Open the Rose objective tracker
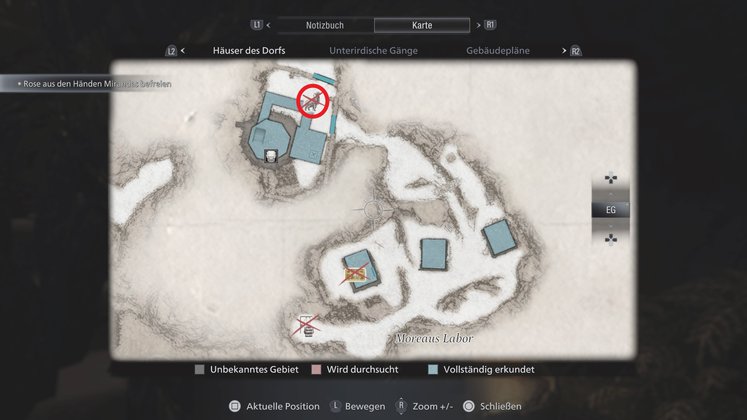 pos(90,84)
